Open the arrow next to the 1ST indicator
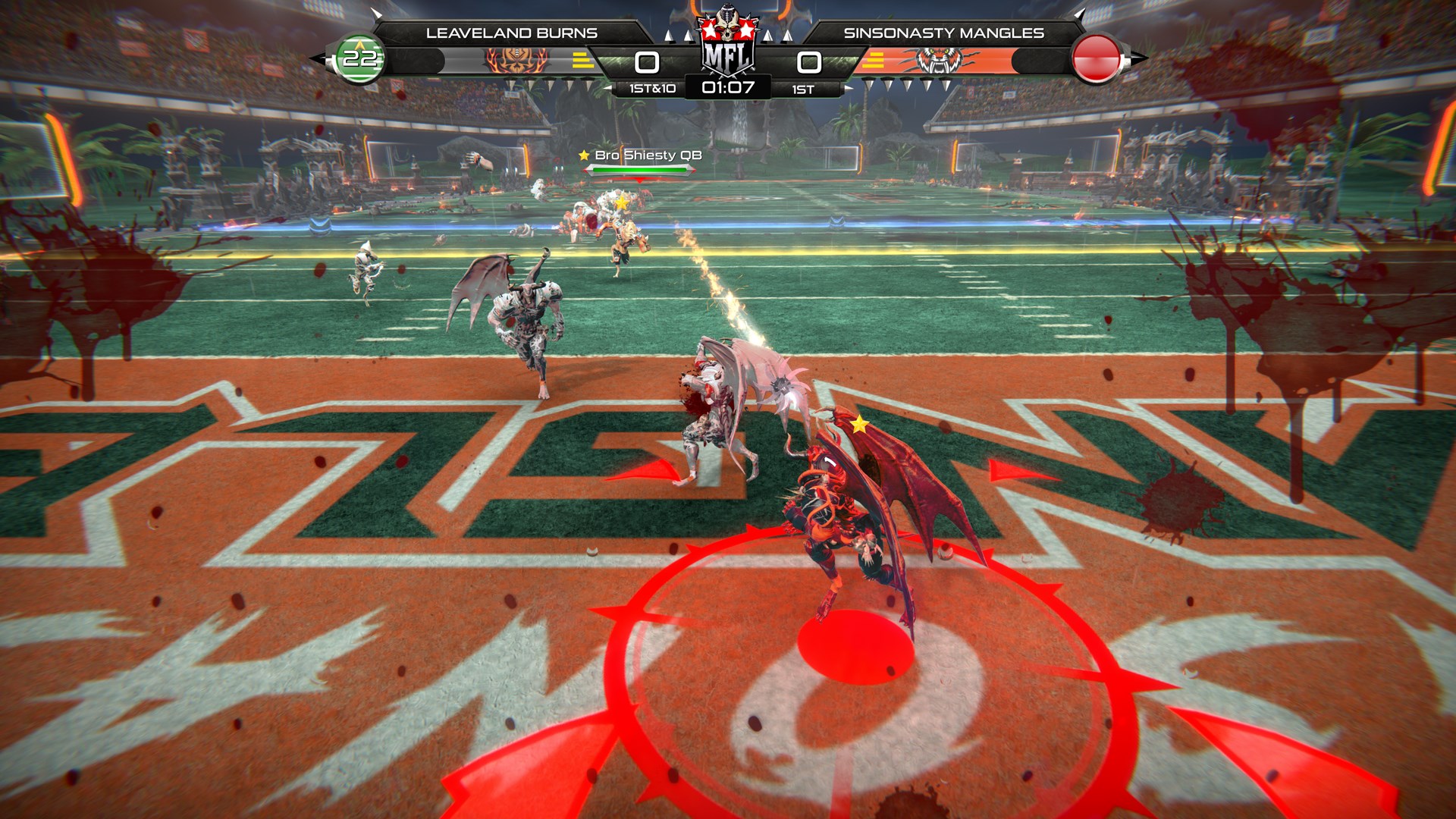Viewport: 1456px width, 819px height. pyautogui.click(x=849, y=89)
